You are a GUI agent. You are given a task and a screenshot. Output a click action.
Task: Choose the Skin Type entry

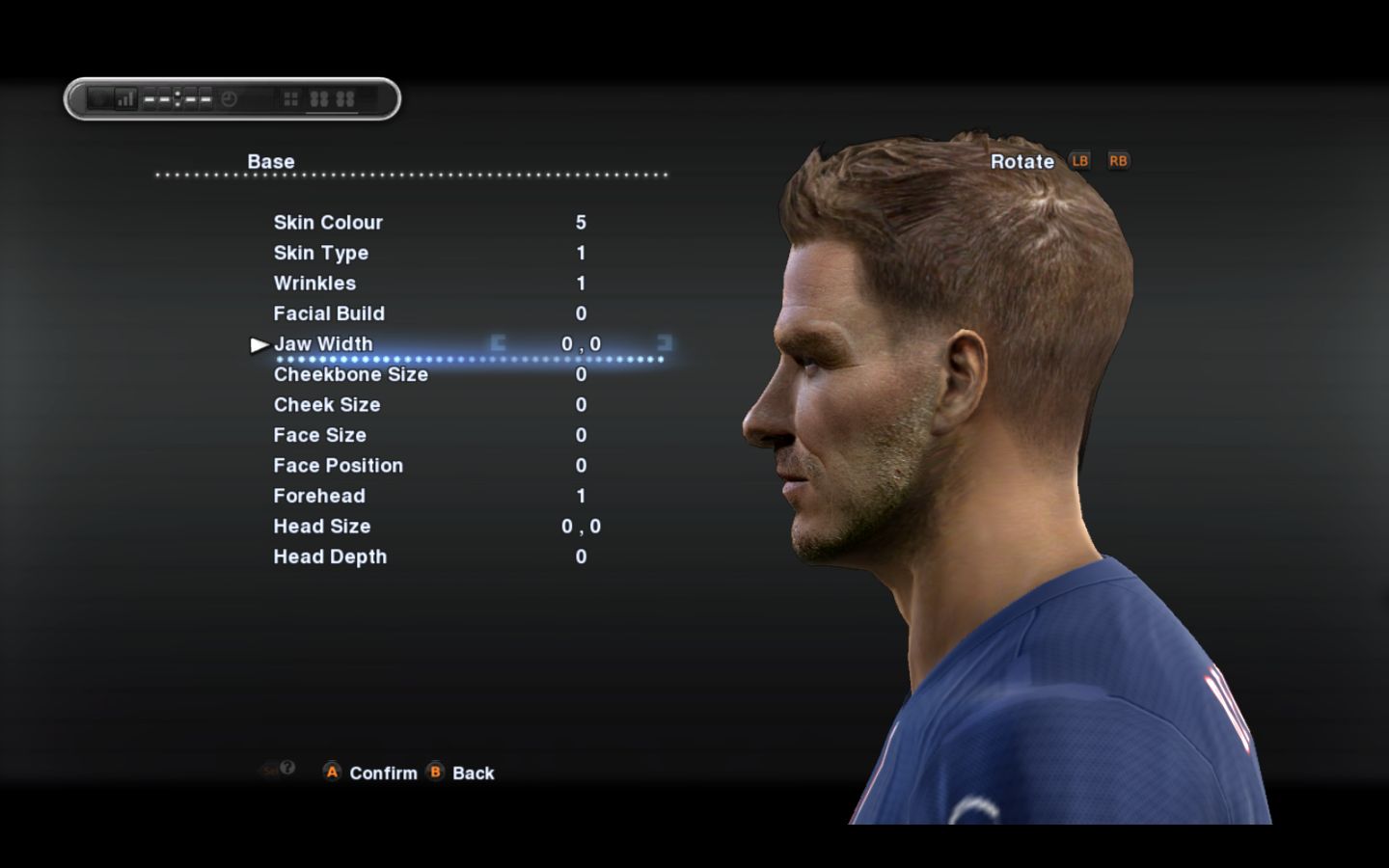point(321,253)
